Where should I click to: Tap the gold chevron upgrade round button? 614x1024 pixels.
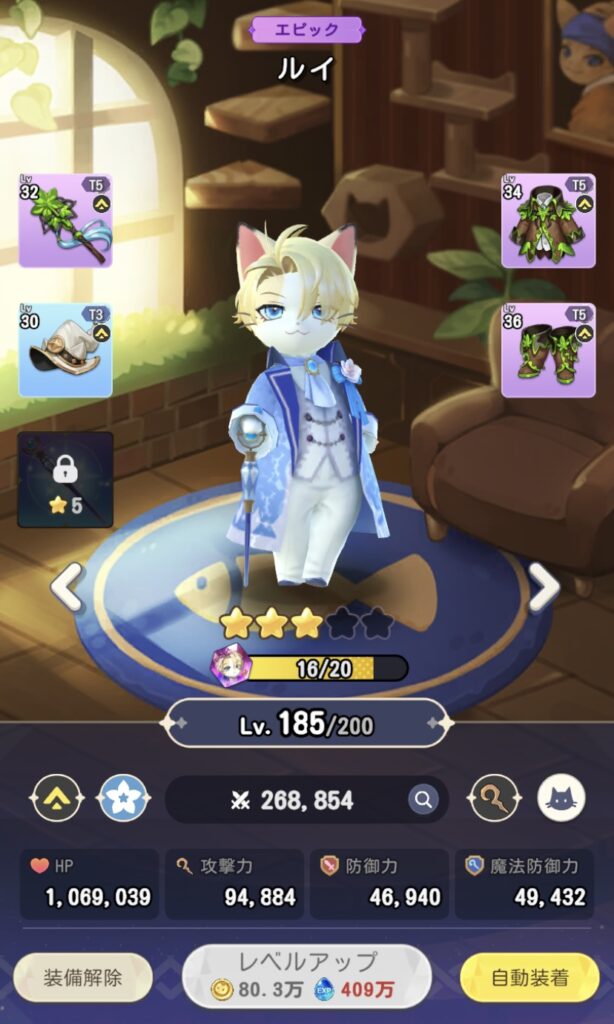point(56,799)
